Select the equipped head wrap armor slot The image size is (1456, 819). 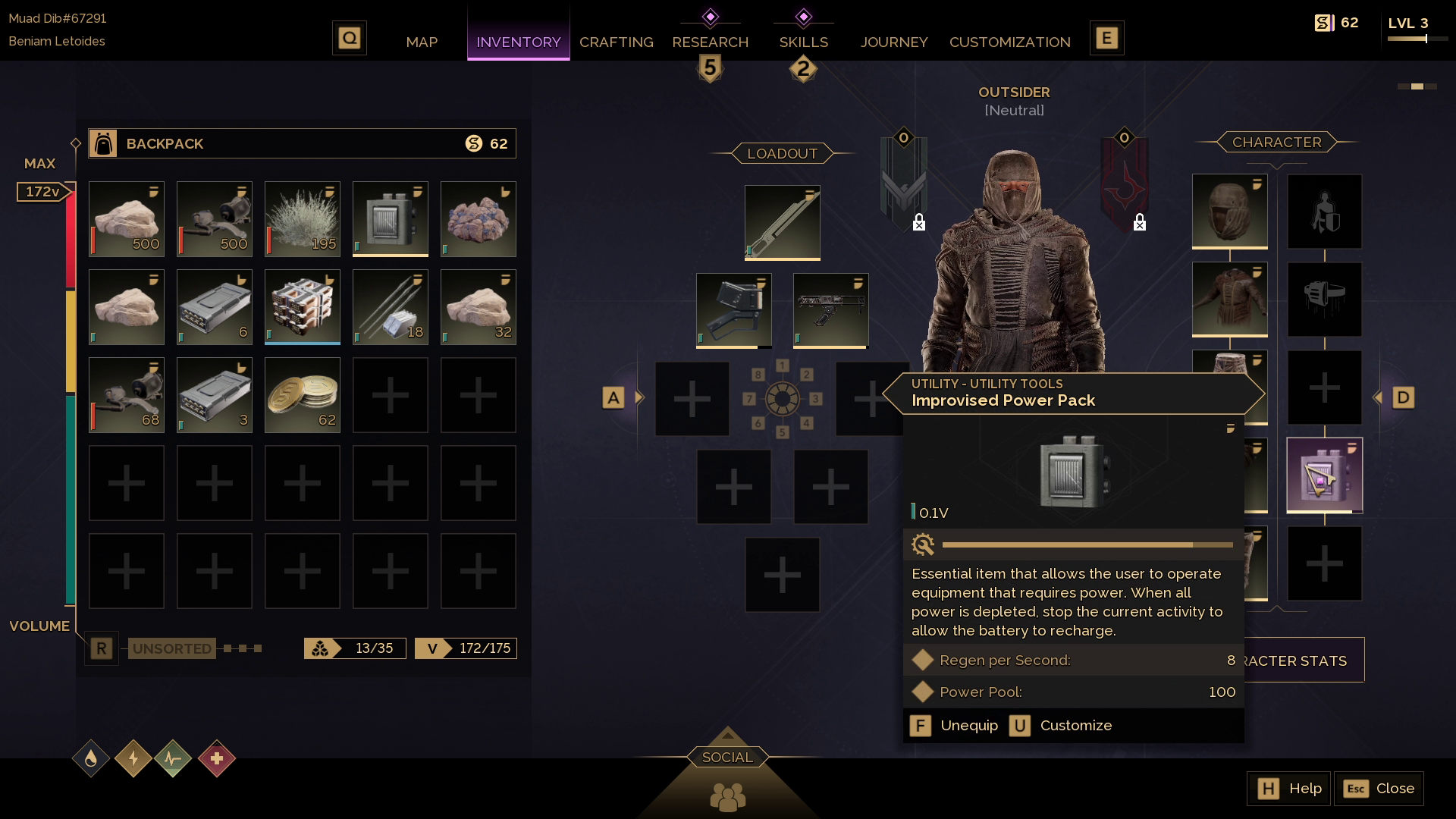(1229, 212)
